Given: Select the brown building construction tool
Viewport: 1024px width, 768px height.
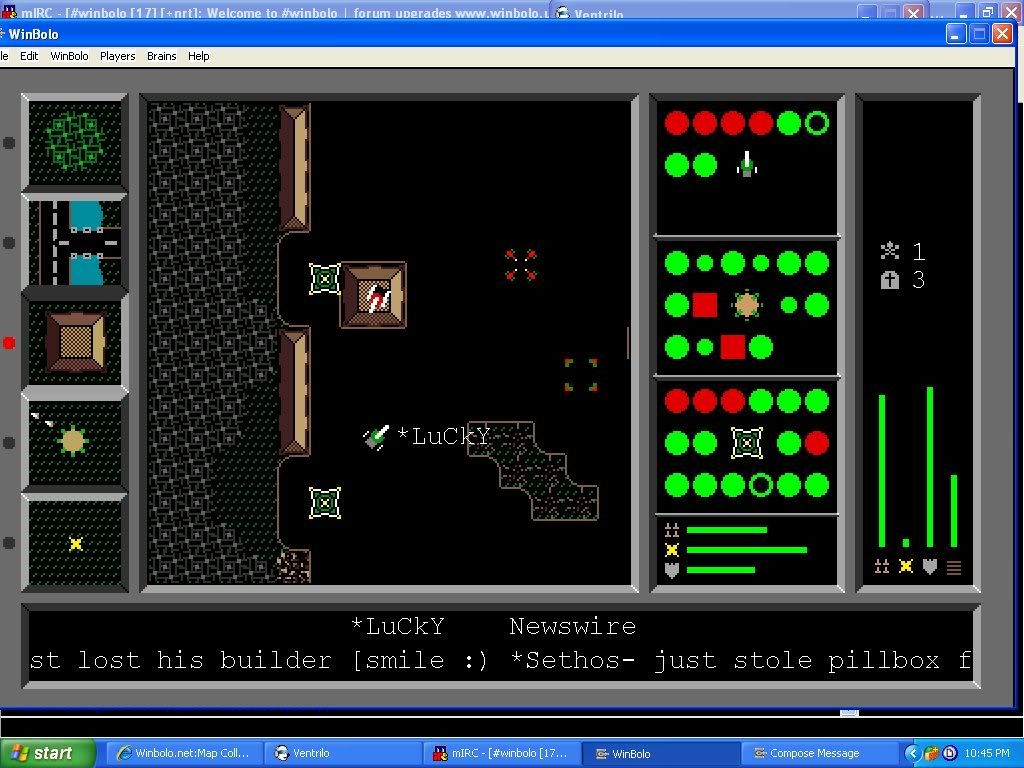Looking at the screenshot, I should point(75,342).
